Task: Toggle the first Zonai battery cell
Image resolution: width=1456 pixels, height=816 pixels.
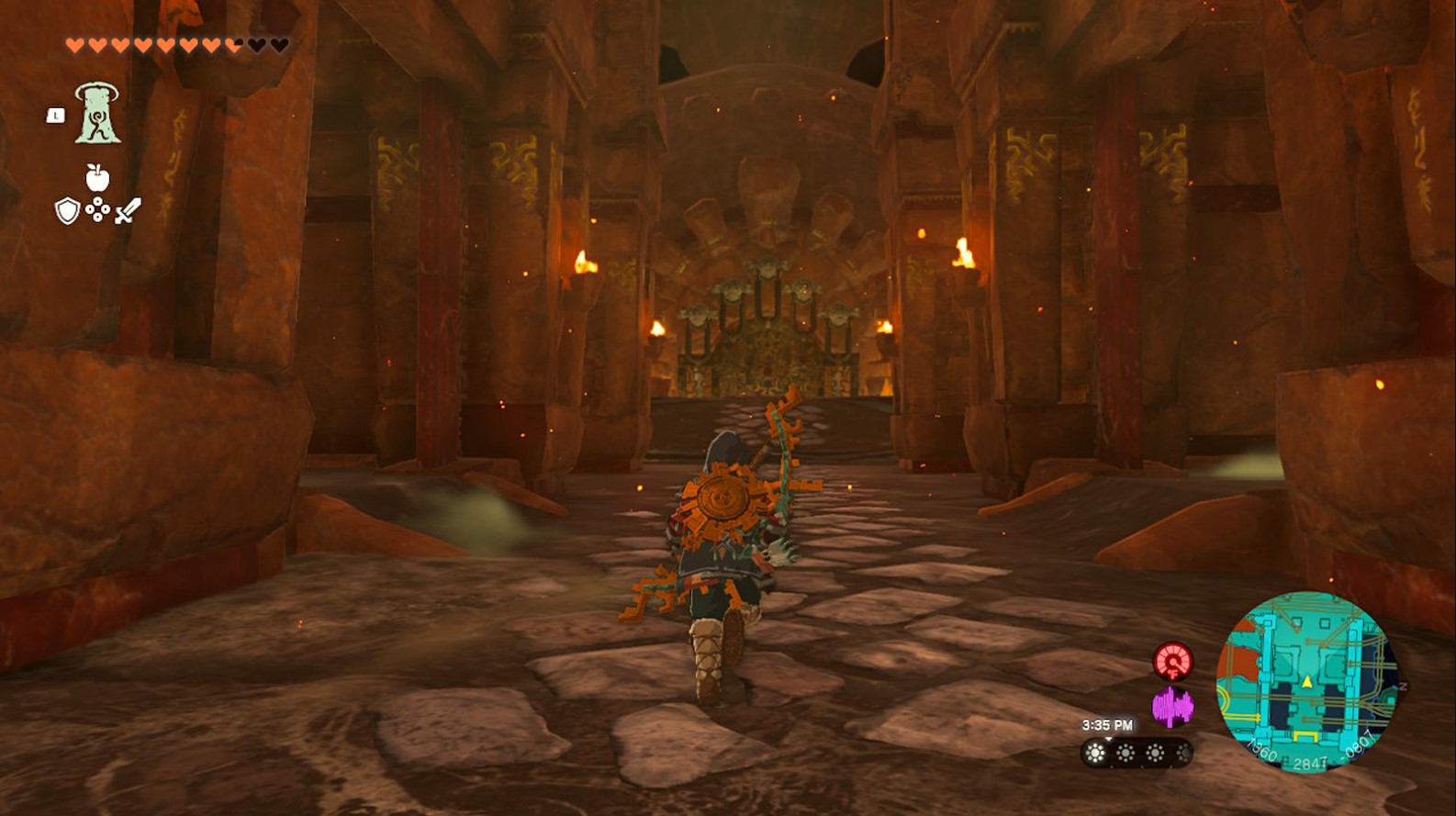Action: click(x=1094, y=754)
